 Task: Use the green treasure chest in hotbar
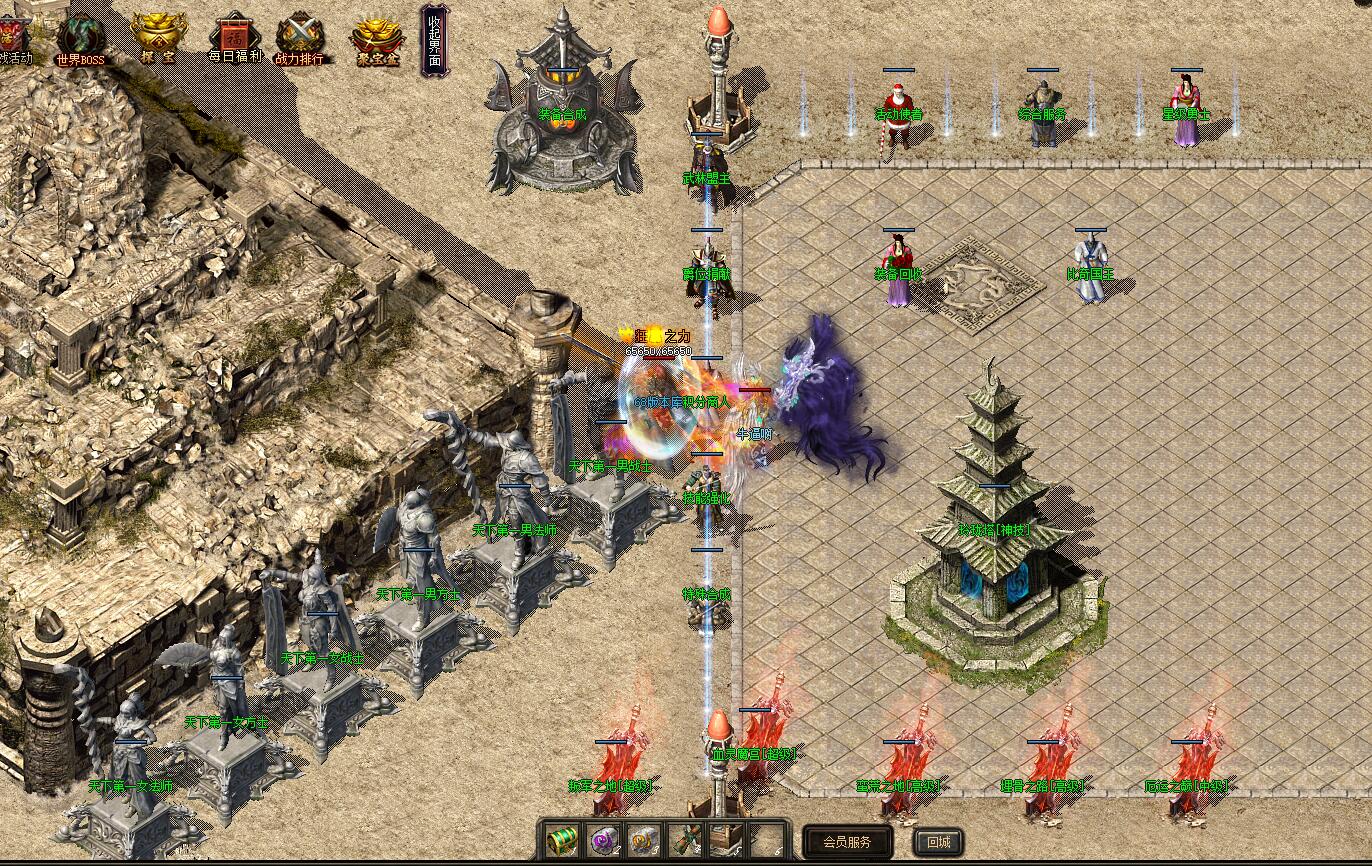point(561,841)
